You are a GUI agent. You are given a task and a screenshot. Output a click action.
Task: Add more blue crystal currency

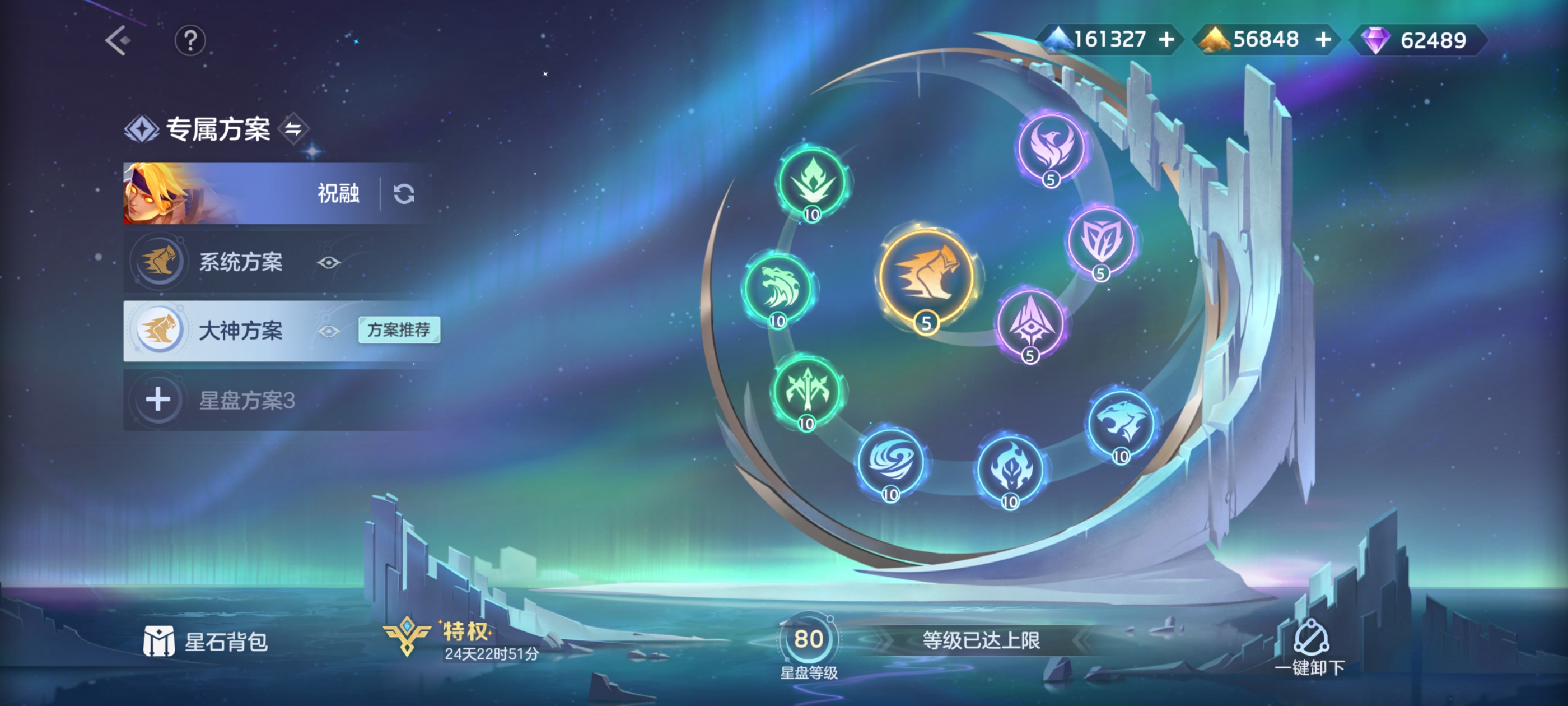pyautogui.click(x=1166, y=40)
